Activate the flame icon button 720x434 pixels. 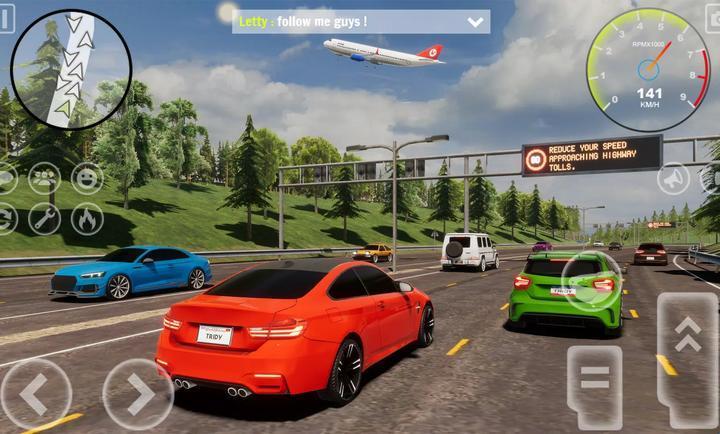pyautogui.click(x=87, y=218)
